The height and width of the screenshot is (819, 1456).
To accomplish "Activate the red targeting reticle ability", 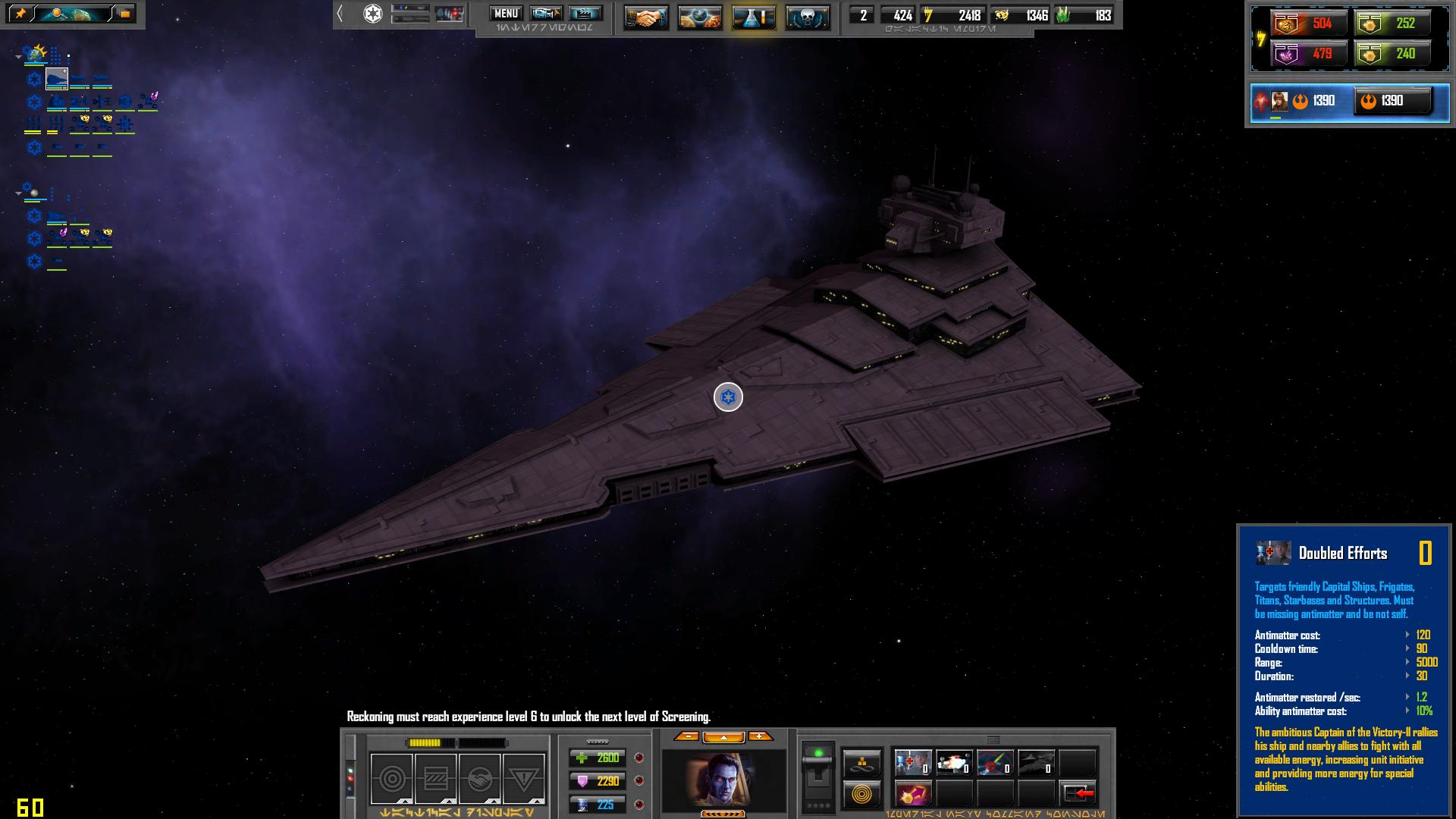I will pyautogui.click(x=993, y=763).
